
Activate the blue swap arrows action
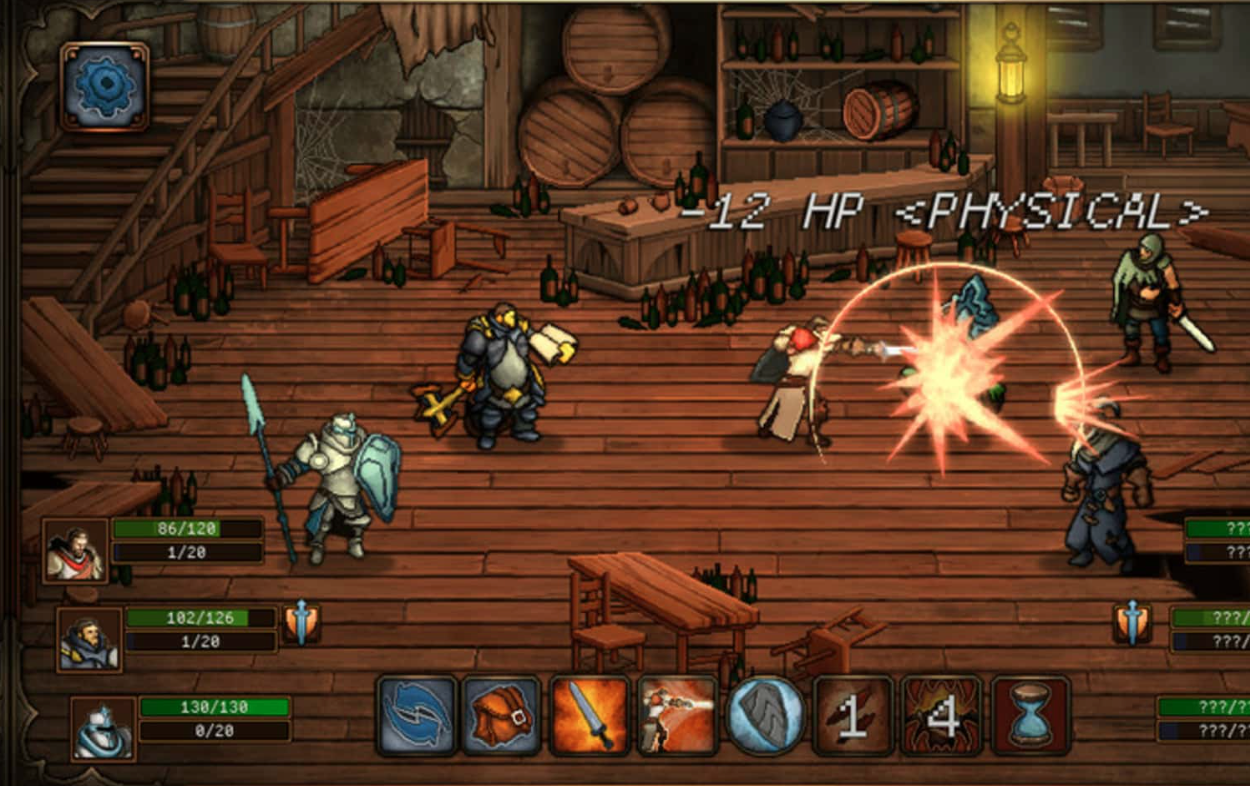tap(417, 715)
